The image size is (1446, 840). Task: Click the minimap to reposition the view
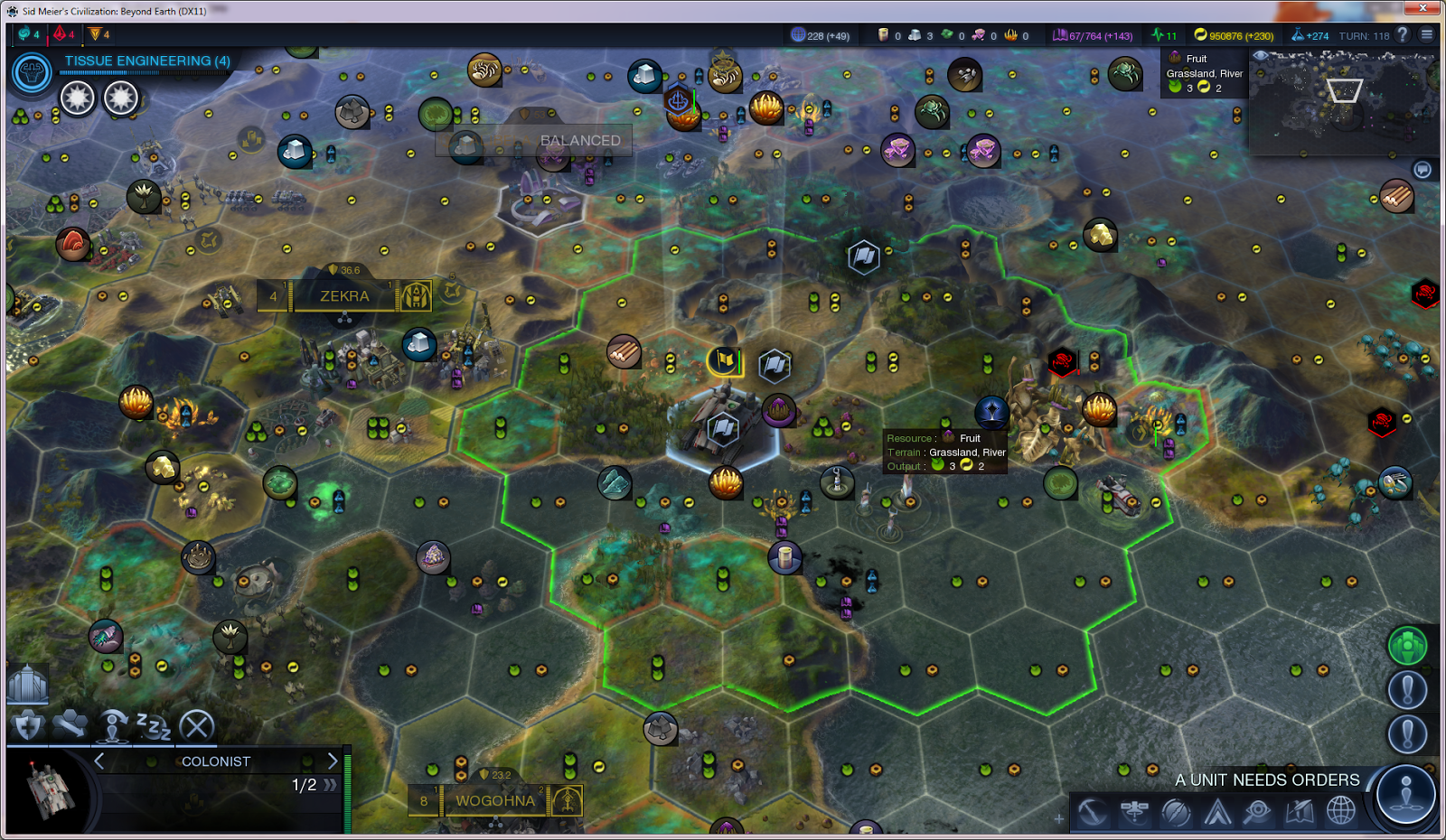pos(1344,104)
